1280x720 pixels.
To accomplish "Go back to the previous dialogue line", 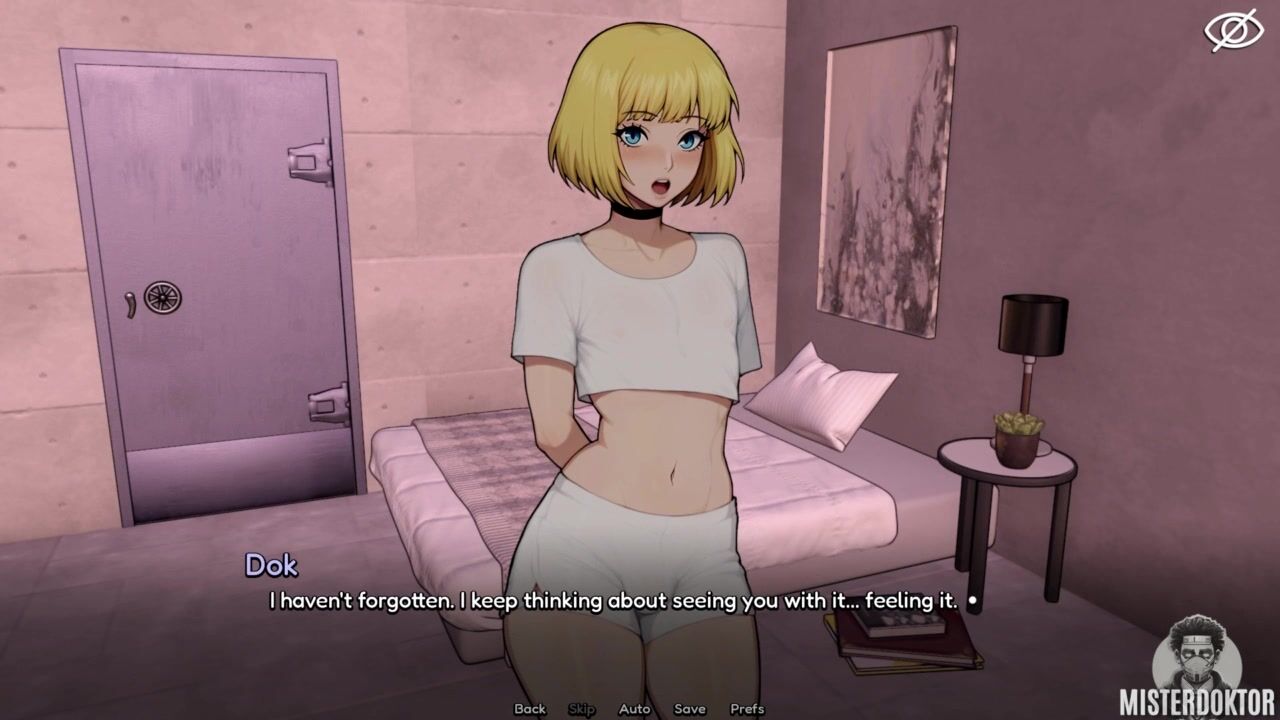I will (x=530, y=709).
